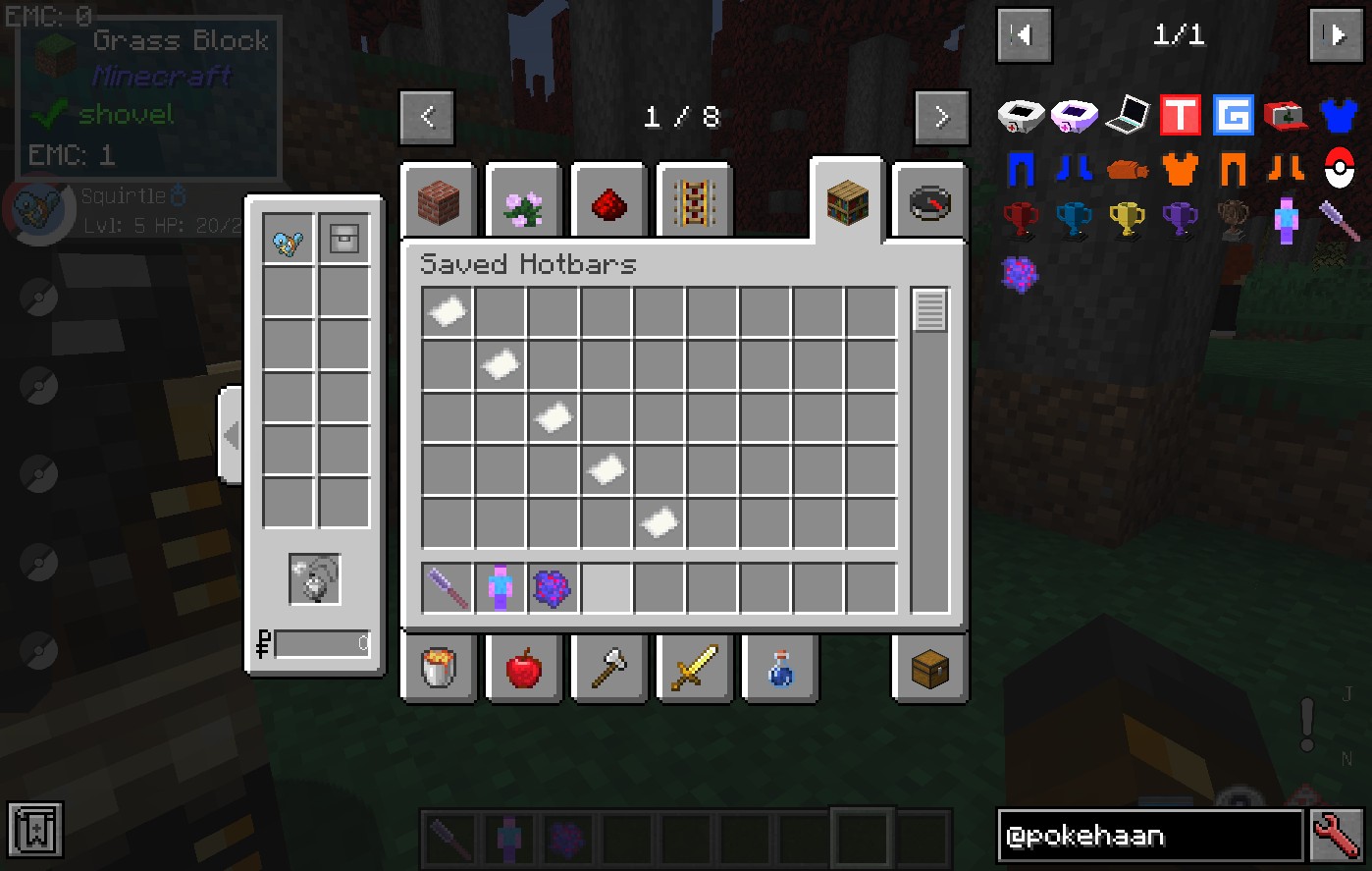Open the pink flower Decoration tab
Screen dimensions: 1372x871
pyautogui.click(x=524, y=203)
